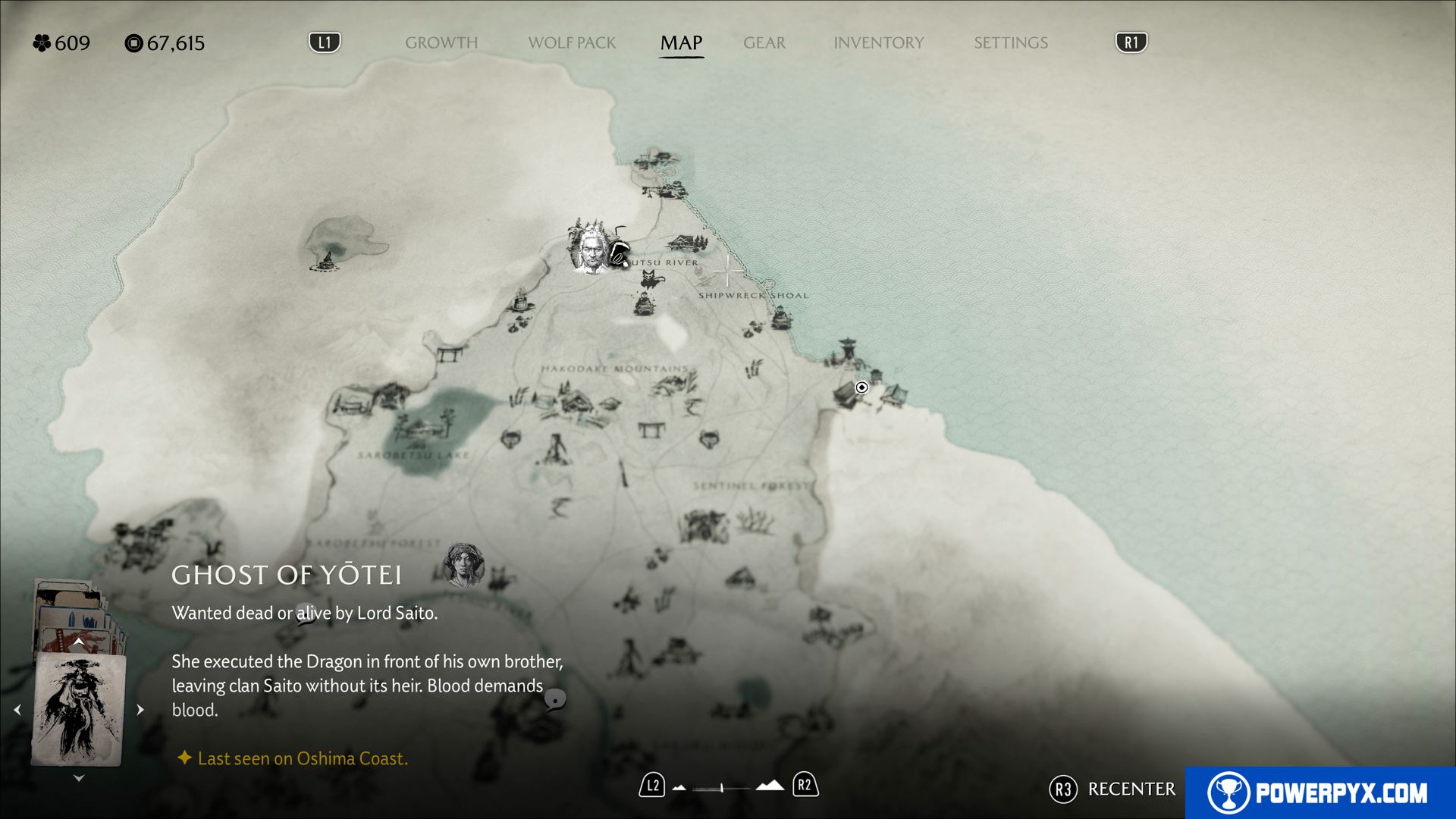Image resolution: width=1456 pixels, height=819 pixels.
Task: Select the torii gate map marker
Action: click(x=450, y=353)
